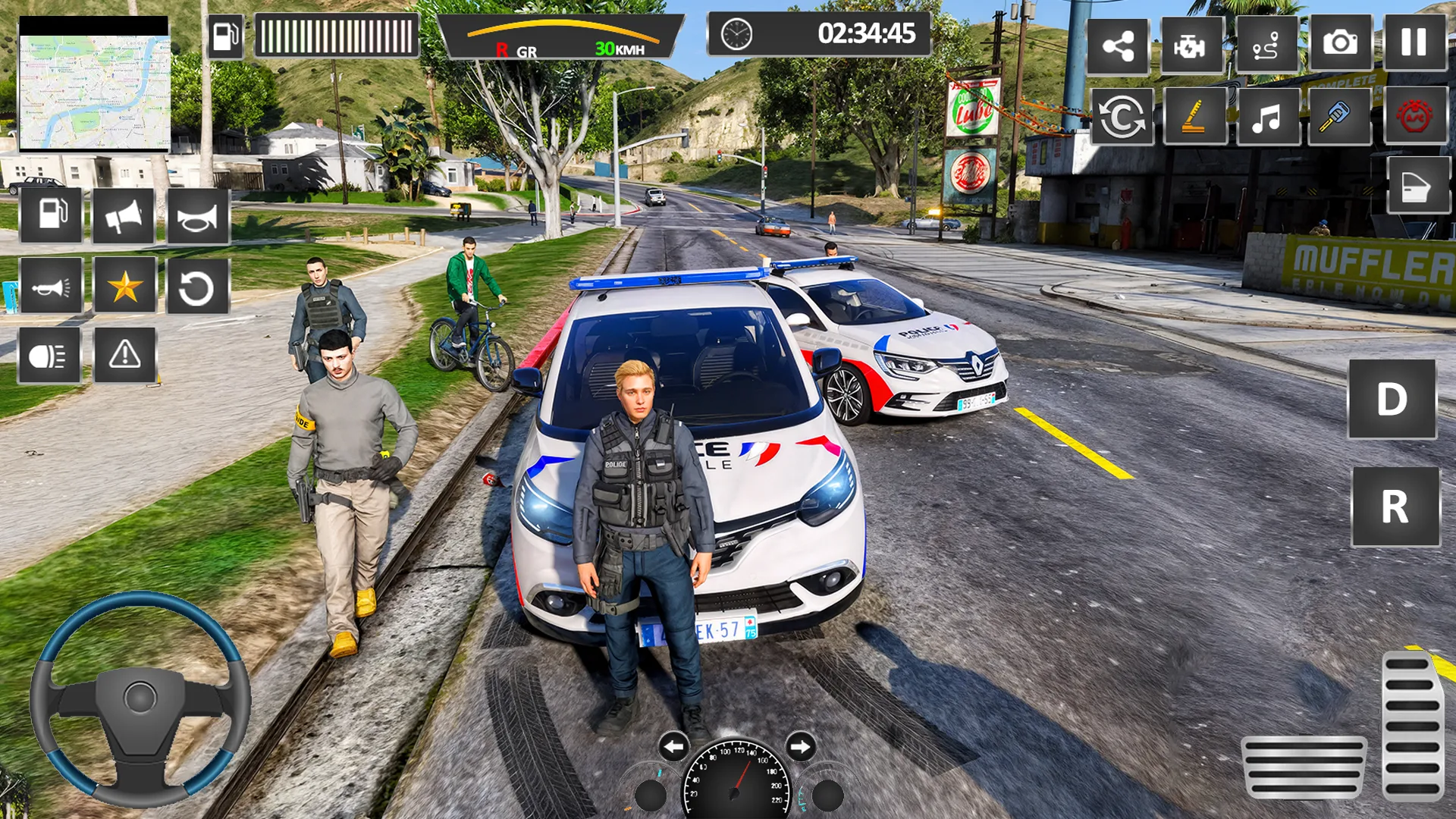
Task: Step on the accelerator pedal
Action: (1411, 726)
